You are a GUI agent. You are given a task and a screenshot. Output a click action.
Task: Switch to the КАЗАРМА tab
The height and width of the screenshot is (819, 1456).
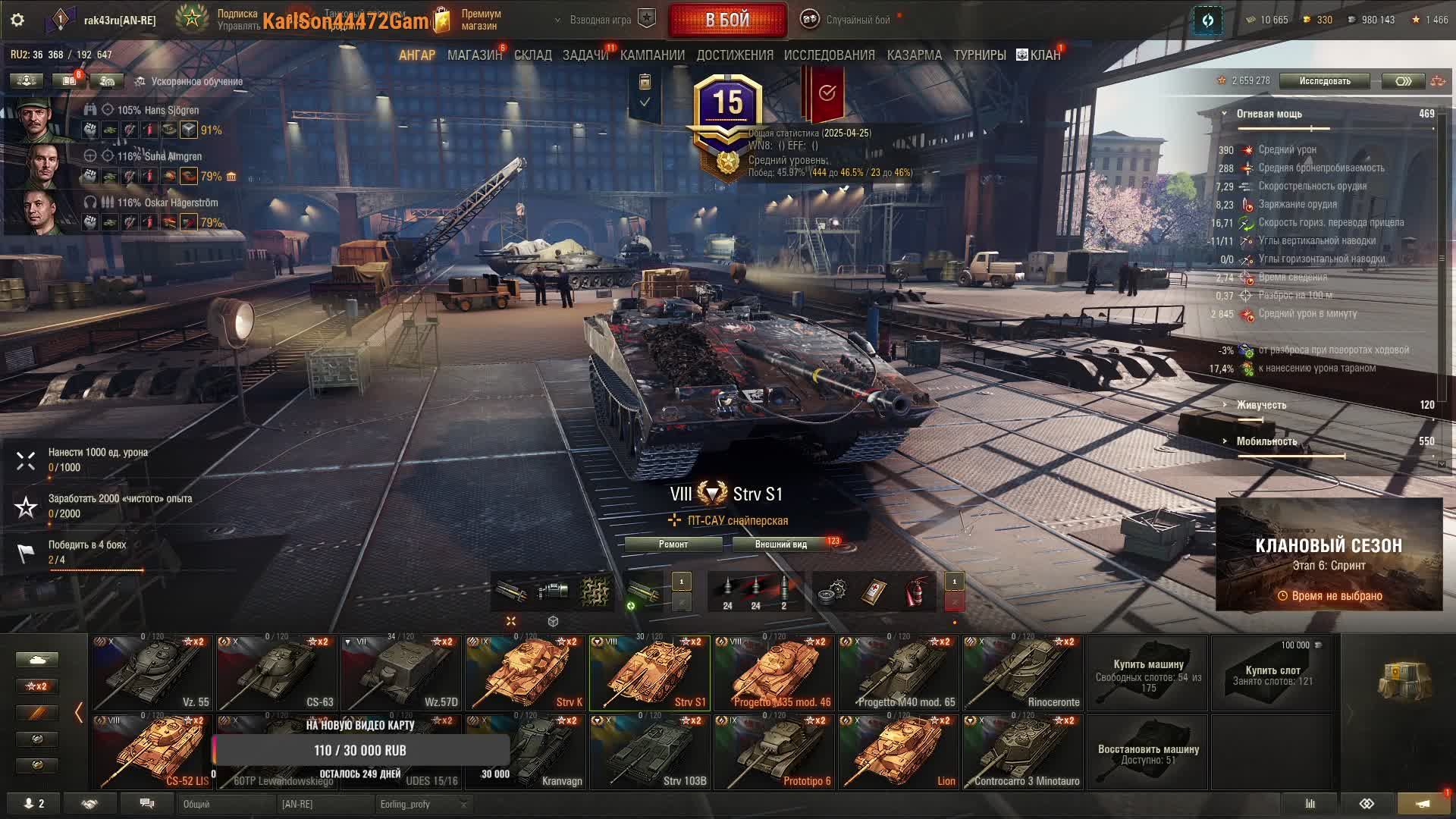(x=914, y=55)
